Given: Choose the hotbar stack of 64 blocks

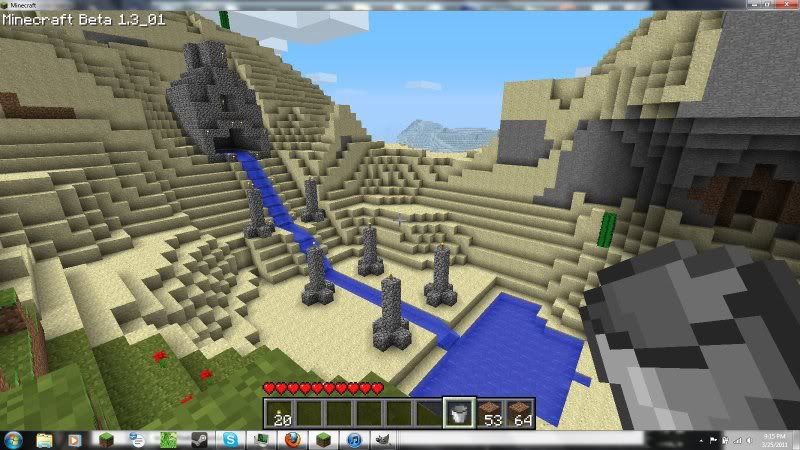Looking at the screenshot, I should [x=520, y=411].
